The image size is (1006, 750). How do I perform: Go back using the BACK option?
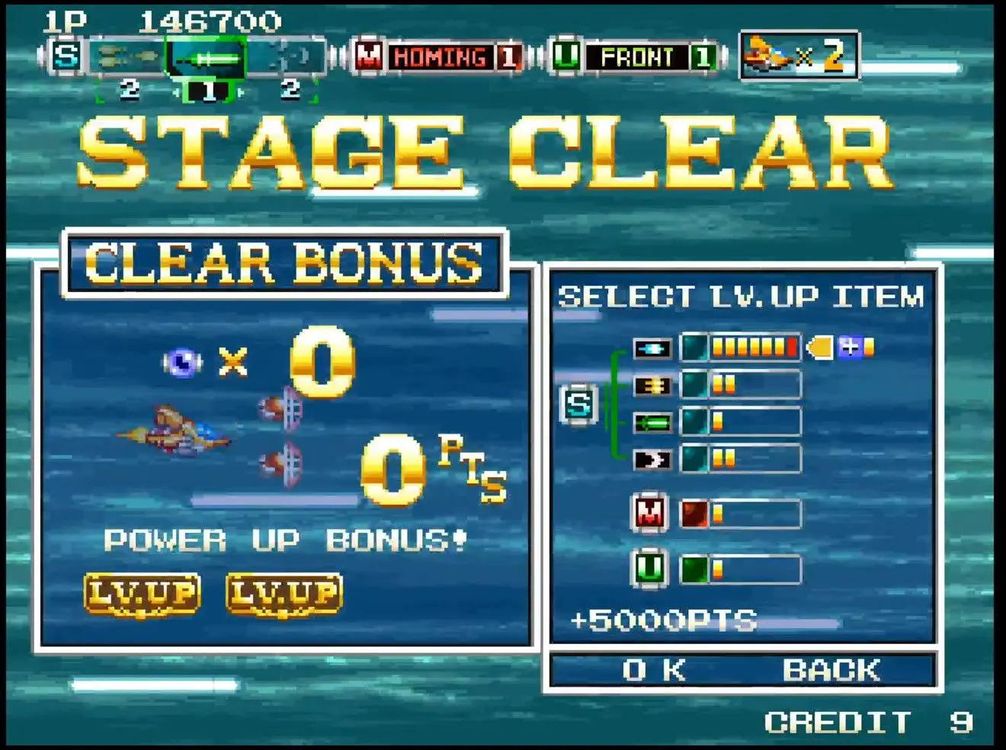coord(831,670)
